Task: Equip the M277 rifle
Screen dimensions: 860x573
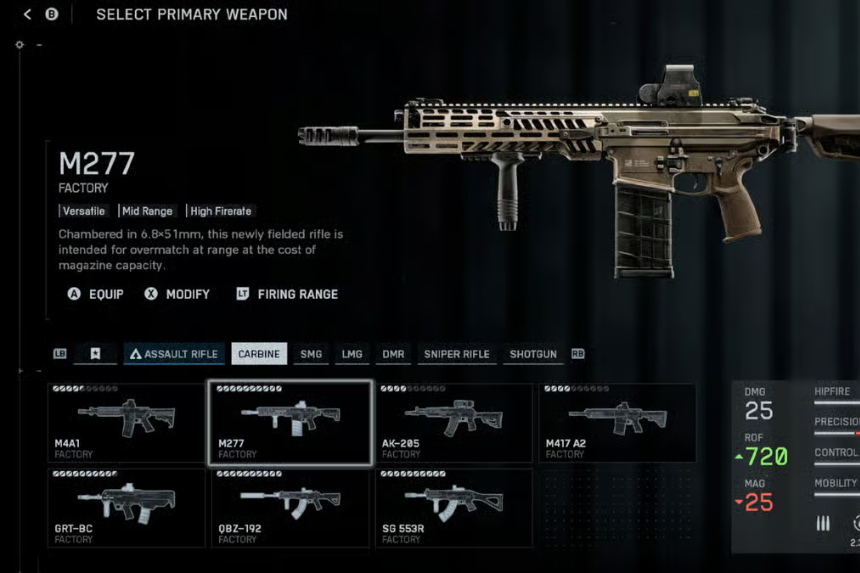Action: [96, 294]
